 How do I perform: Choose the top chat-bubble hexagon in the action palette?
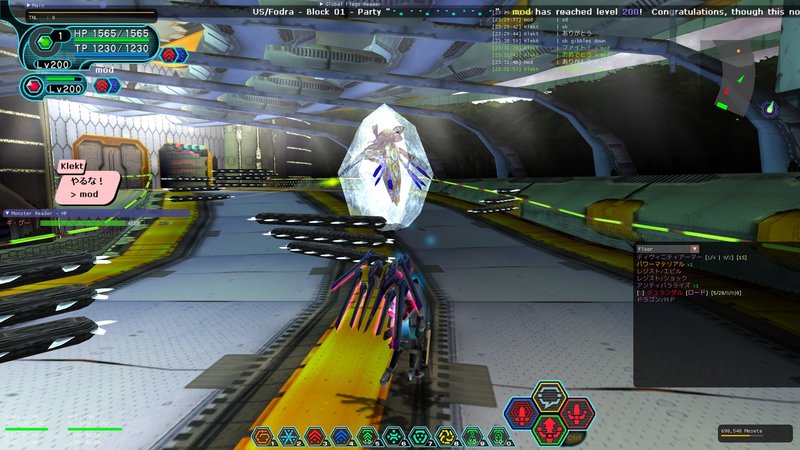point(549,397)
